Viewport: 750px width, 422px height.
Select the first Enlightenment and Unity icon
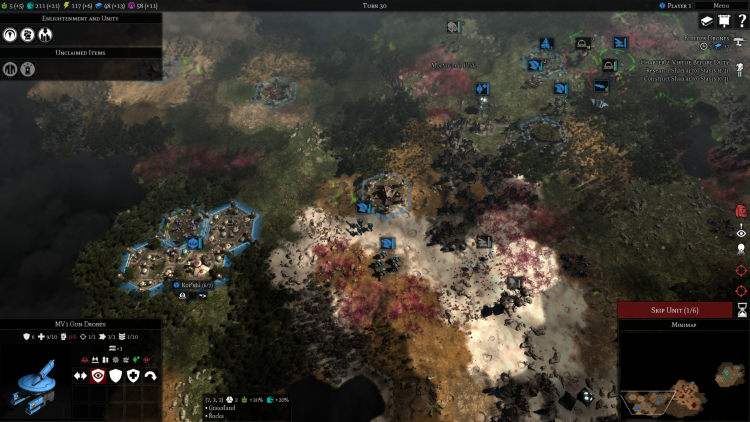[x=10, y=33]
